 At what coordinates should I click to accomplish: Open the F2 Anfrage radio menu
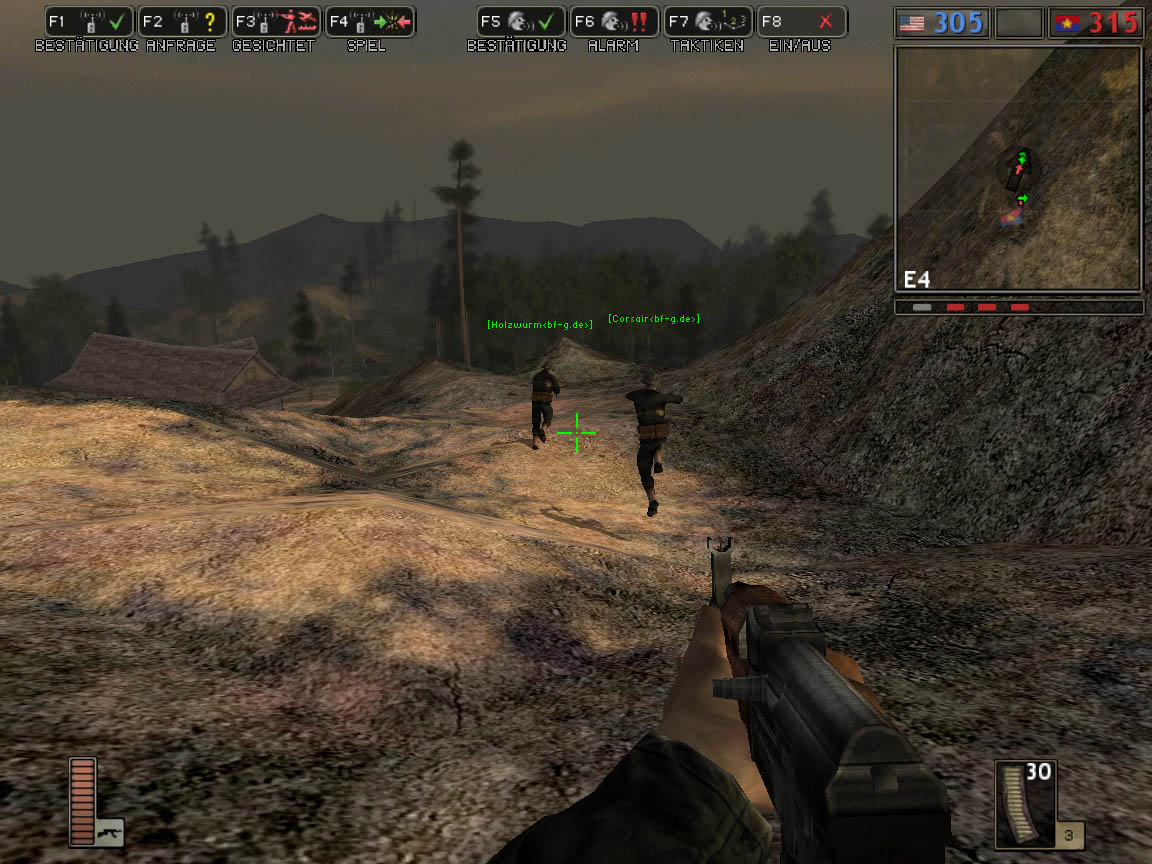182,22
